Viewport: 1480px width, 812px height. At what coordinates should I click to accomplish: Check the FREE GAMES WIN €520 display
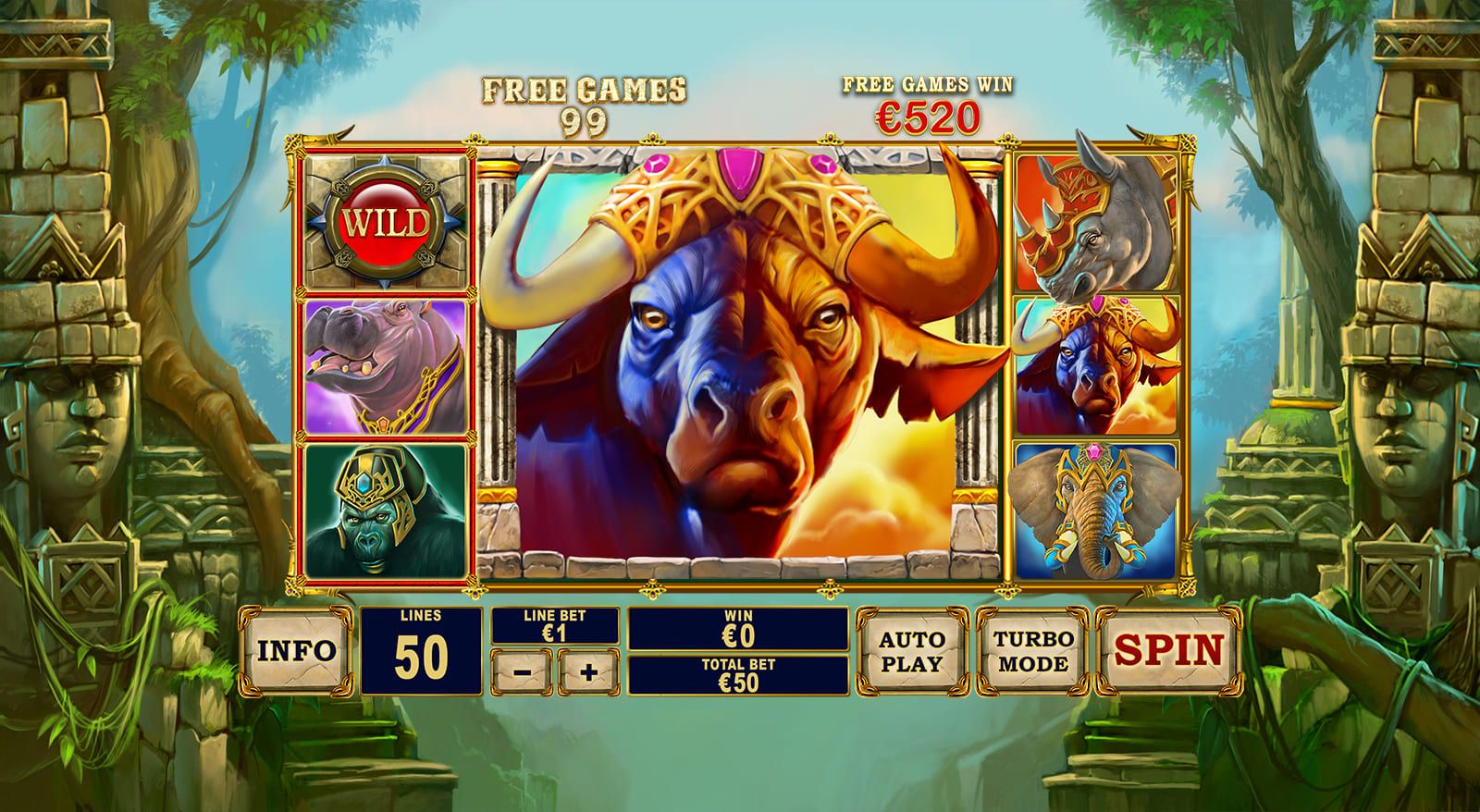pyautogui.click(x=928, y=97)
